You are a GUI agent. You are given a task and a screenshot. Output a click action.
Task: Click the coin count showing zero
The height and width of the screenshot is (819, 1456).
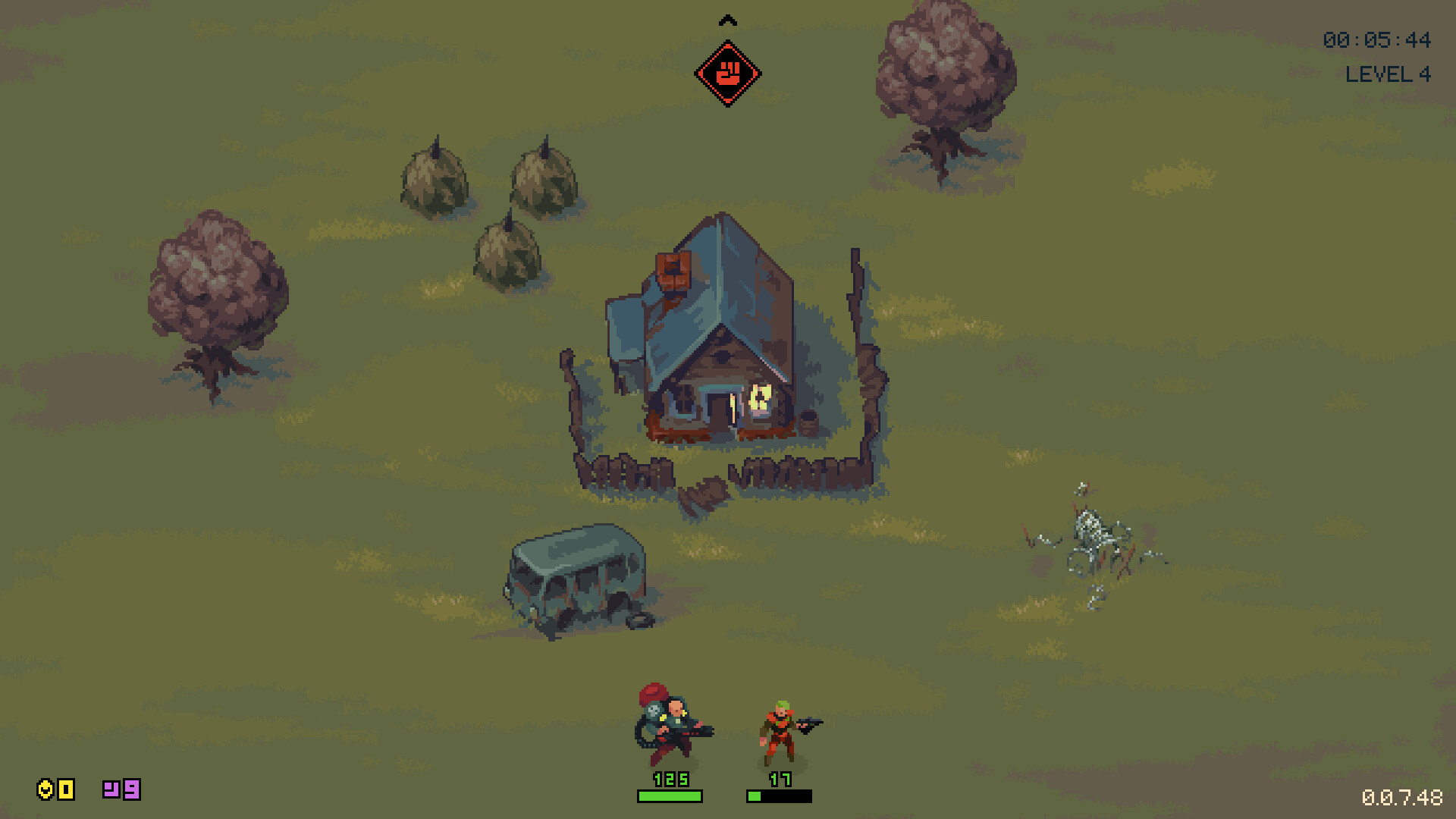point(65,790)
